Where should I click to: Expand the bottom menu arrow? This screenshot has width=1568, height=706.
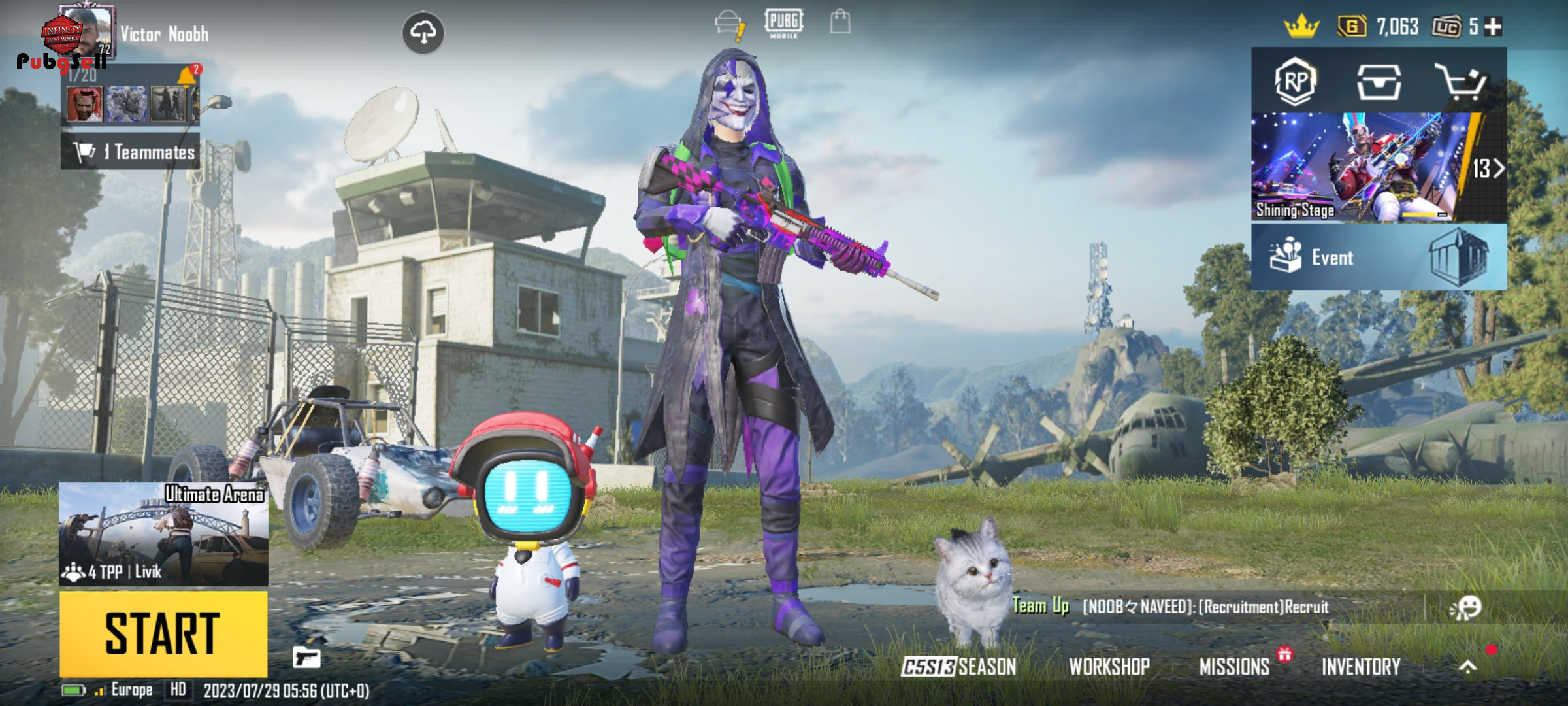pos(1467,666)
